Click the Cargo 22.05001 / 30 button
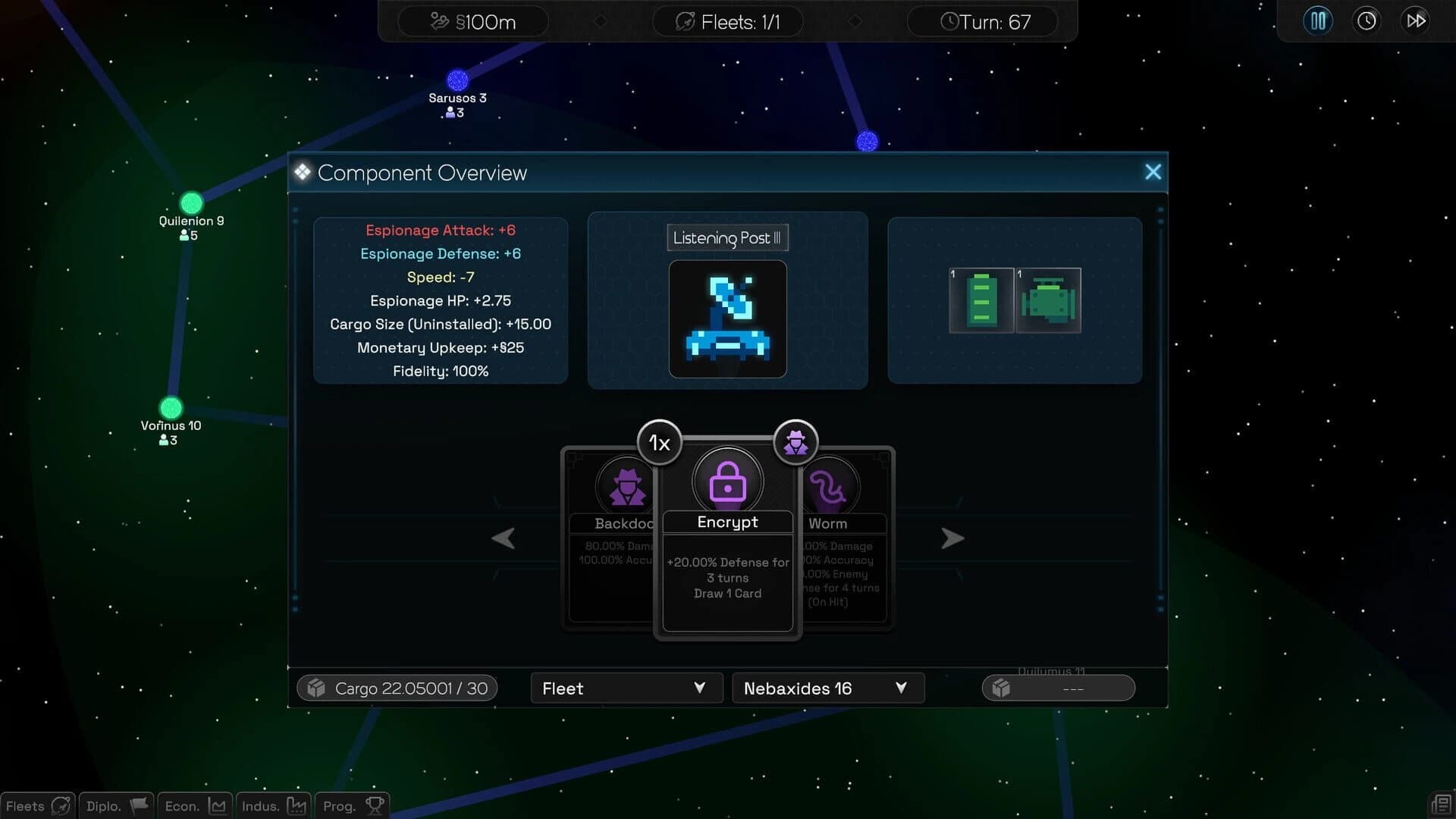 [396, 688]
